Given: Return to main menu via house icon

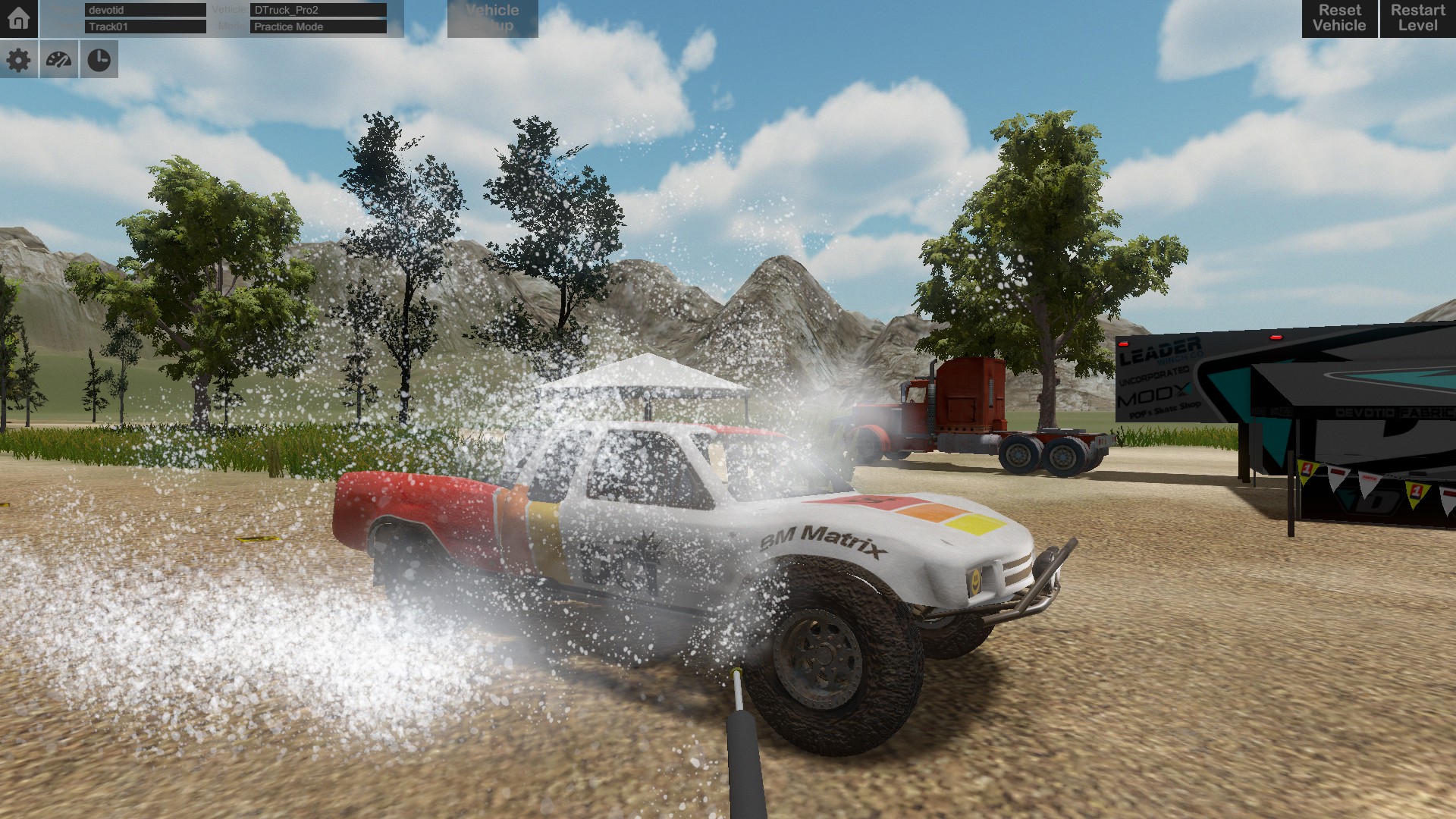Looking at the screenshot, I should (19, 19).
